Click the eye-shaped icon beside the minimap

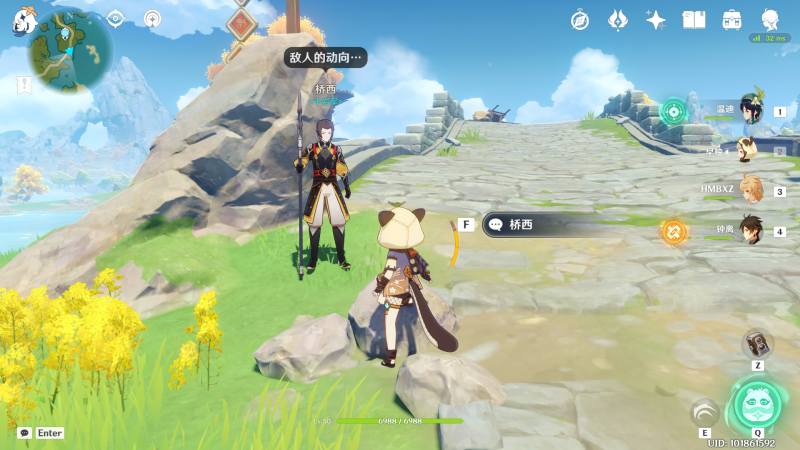tap(115, 17)
